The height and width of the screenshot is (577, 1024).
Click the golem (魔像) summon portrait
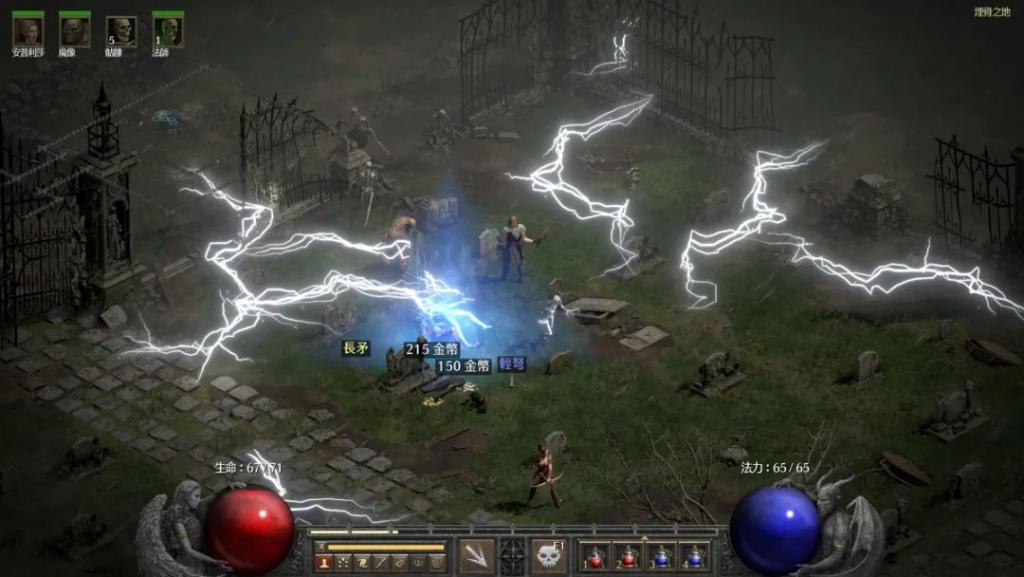pyautogui.click(x=74, y=31)
